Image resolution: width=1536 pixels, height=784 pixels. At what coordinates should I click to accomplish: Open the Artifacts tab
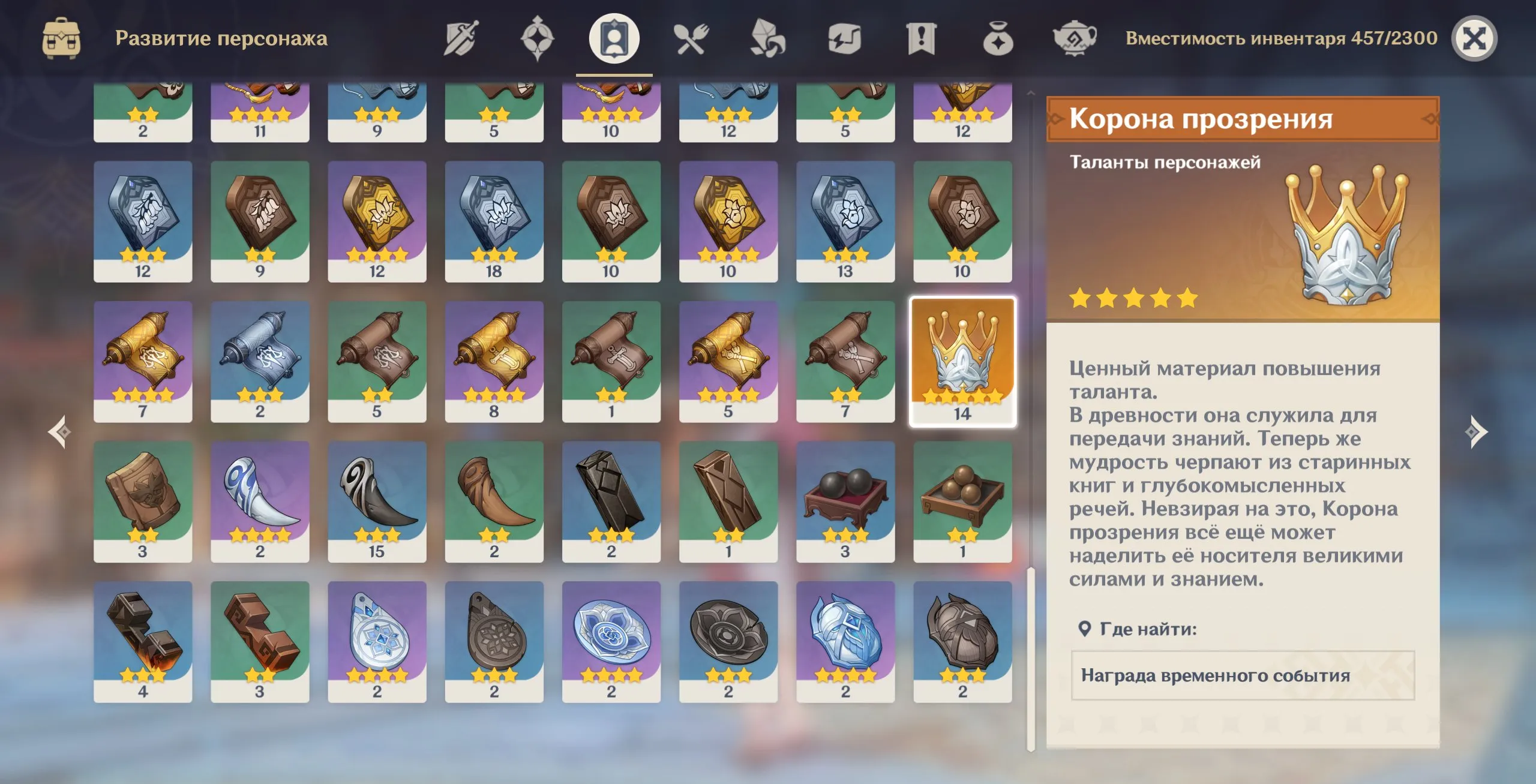(537, 39)
